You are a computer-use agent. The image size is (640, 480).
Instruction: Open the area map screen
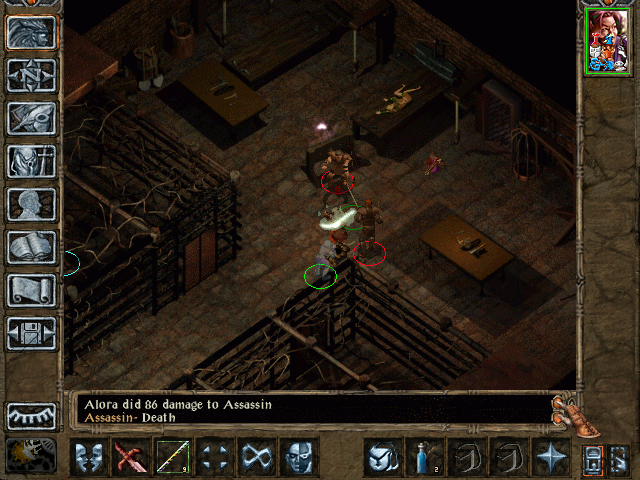click(x=32, y=75)
